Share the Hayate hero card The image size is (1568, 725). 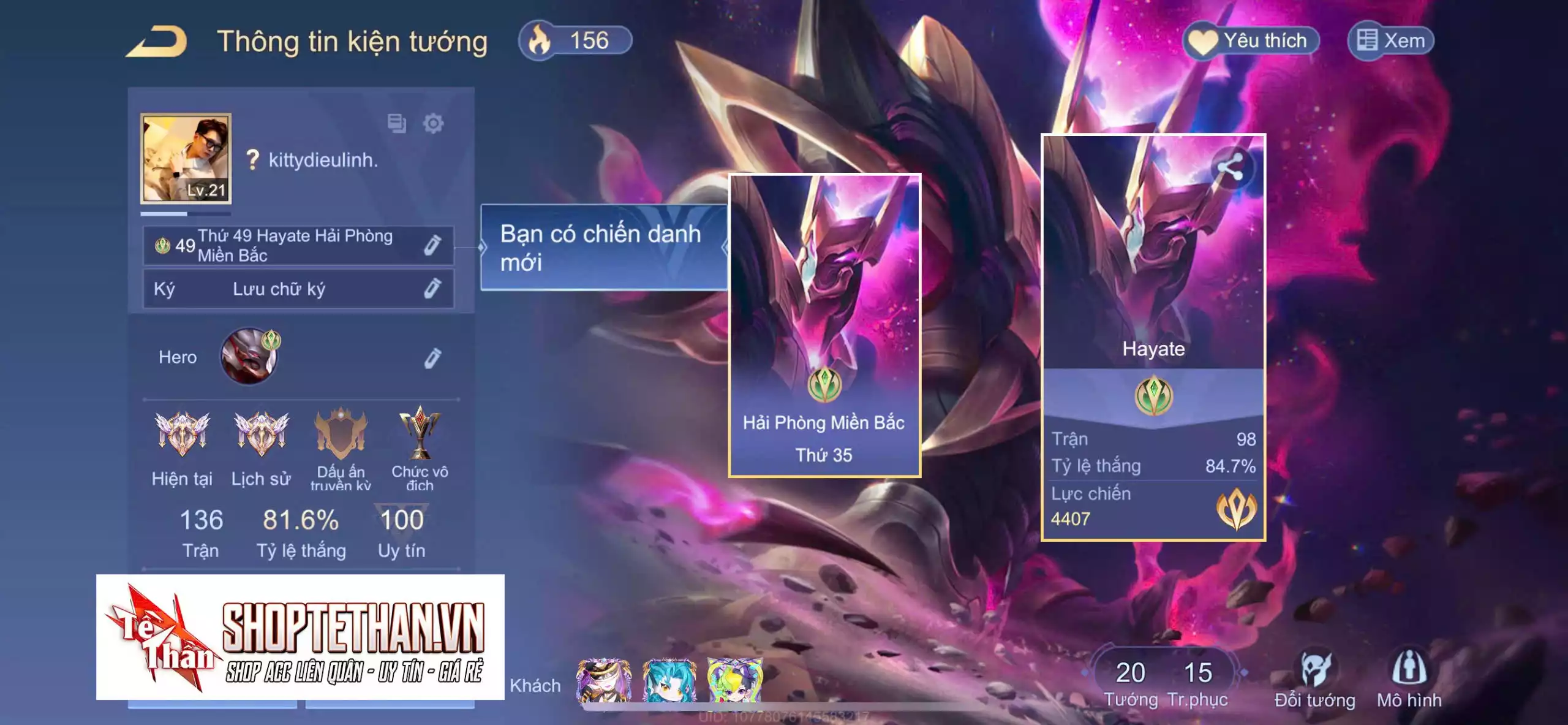(x=1230, y=167)
